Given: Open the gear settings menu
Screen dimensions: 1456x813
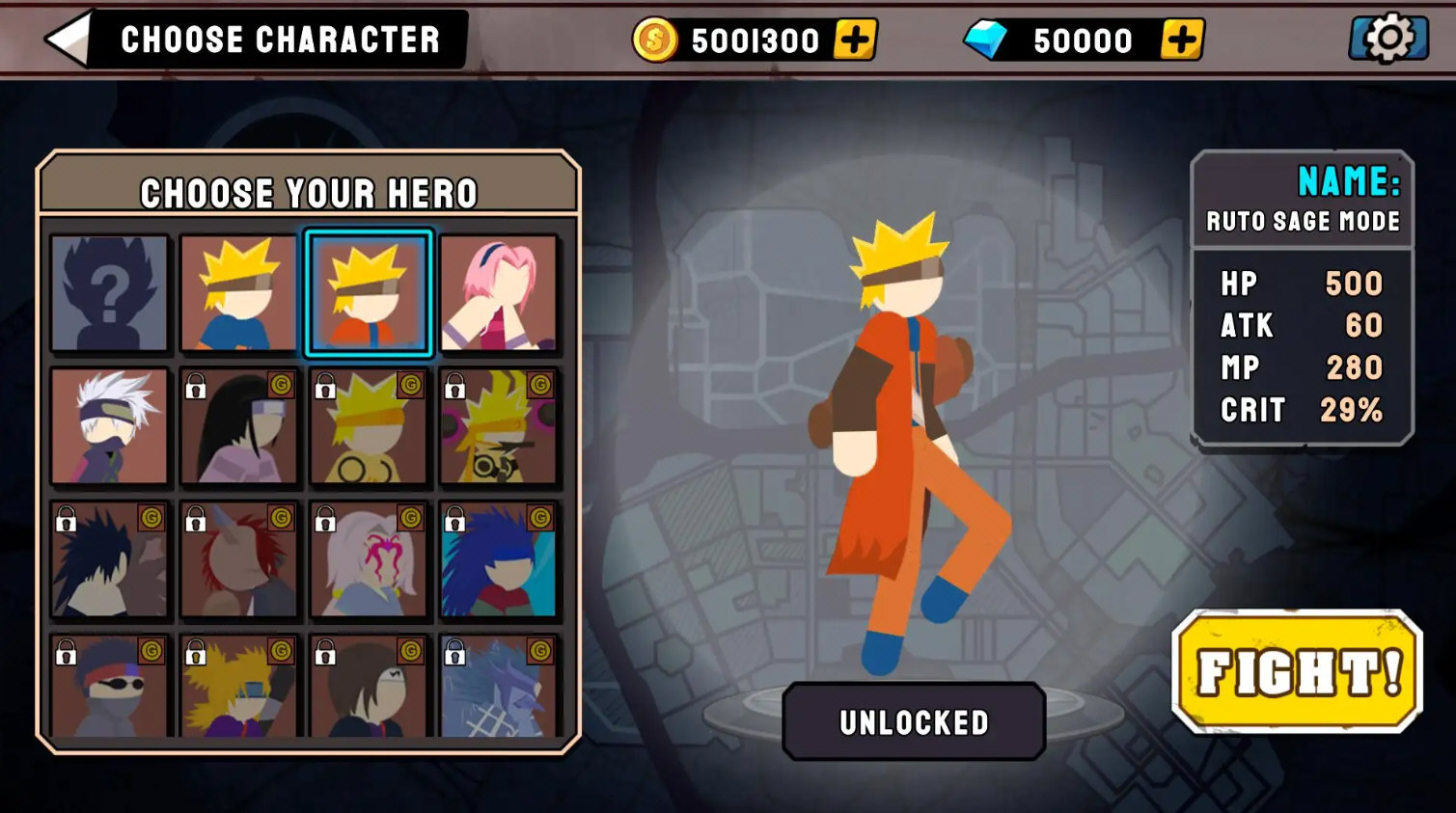Looking at the screenshot, I should [1388, 40].
